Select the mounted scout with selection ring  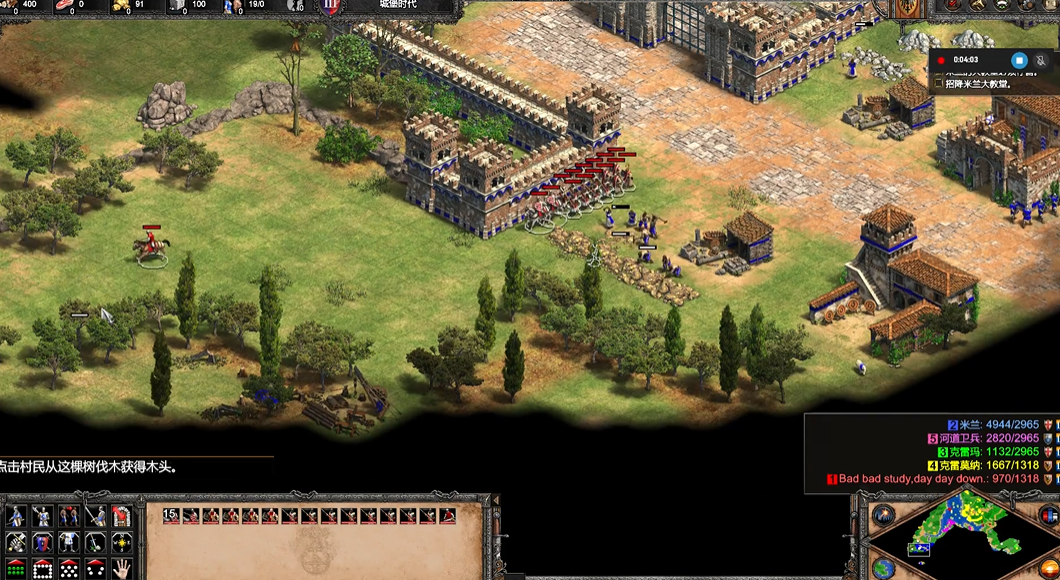tap(151, 247)
